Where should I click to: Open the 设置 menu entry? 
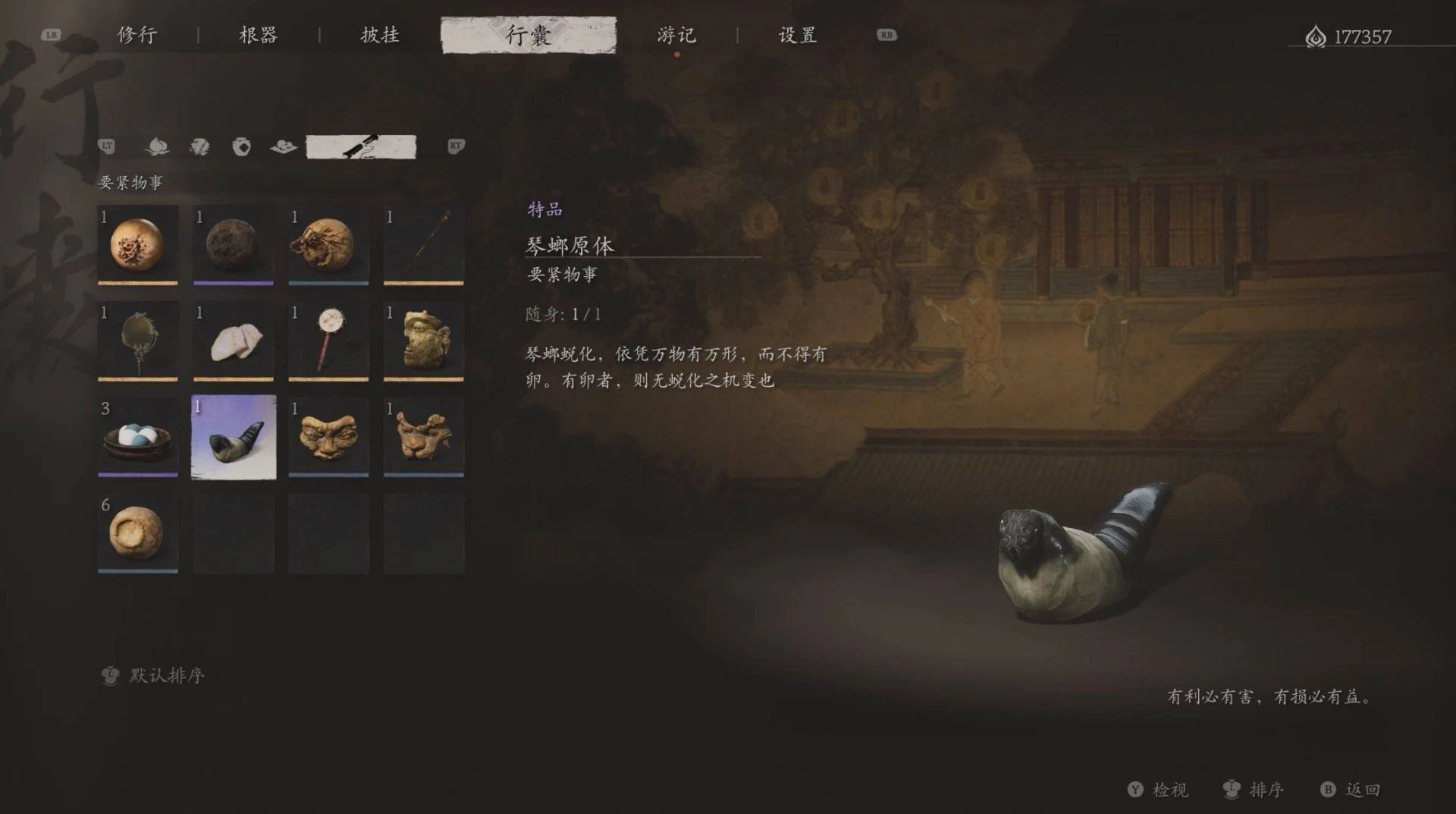click(799, 34)
